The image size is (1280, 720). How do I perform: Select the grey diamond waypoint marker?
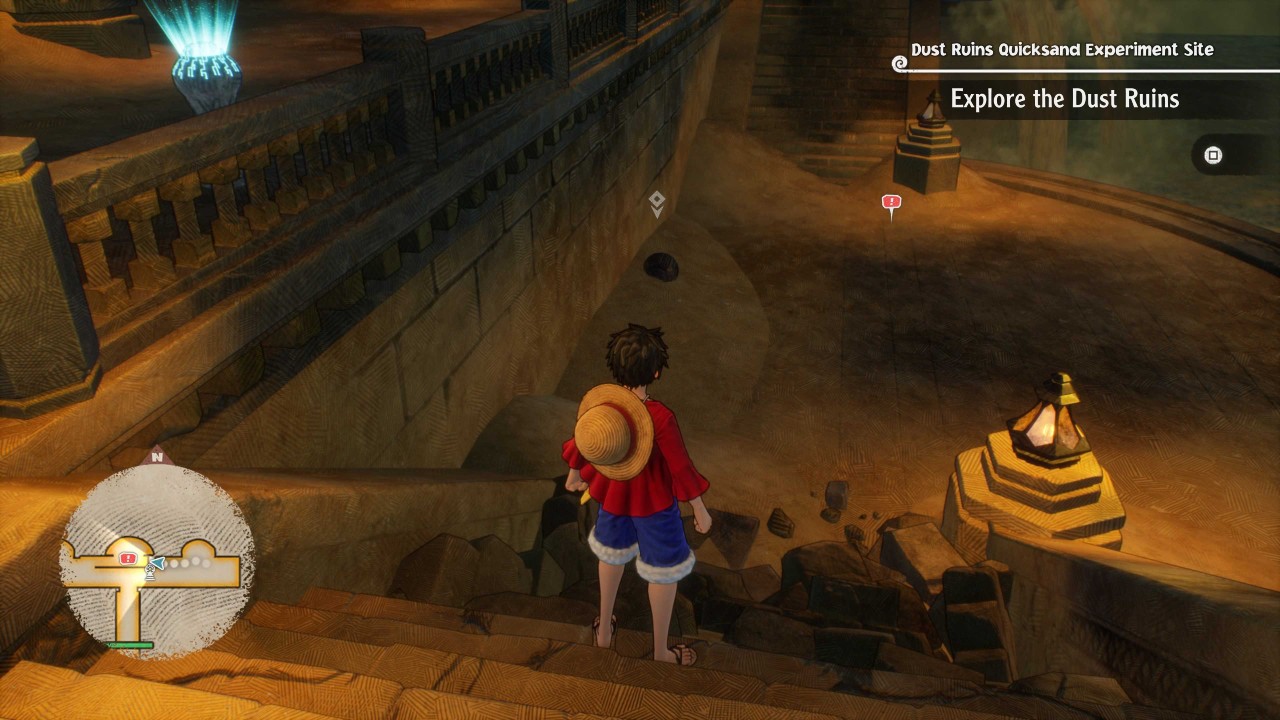point(657,203)
